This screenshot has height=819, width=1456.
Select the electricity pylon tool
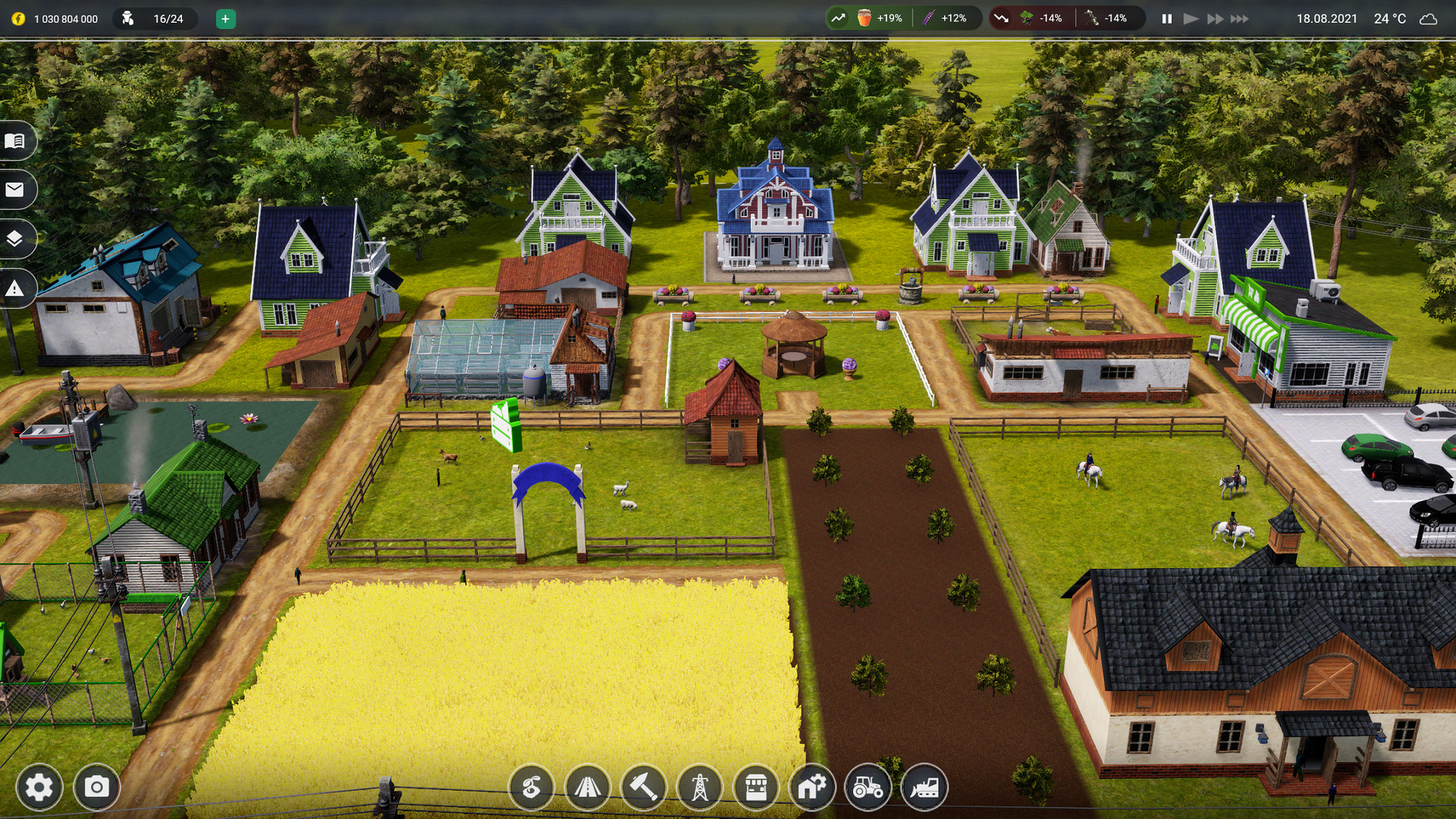(701, 788)
